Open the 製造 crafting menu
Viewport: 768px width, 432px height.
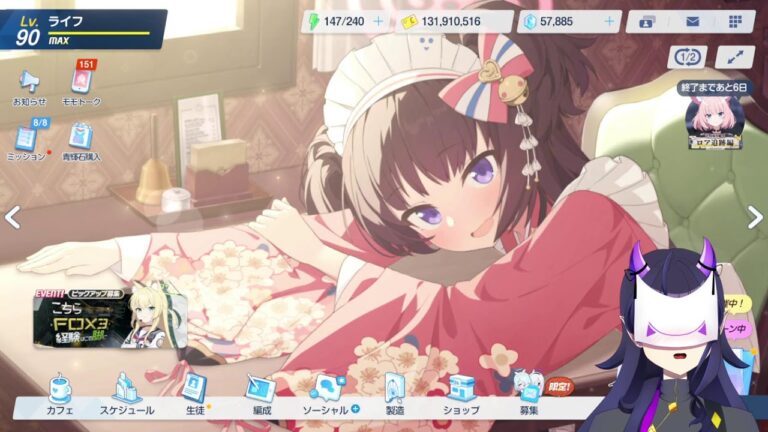click(x=395, y=393)
